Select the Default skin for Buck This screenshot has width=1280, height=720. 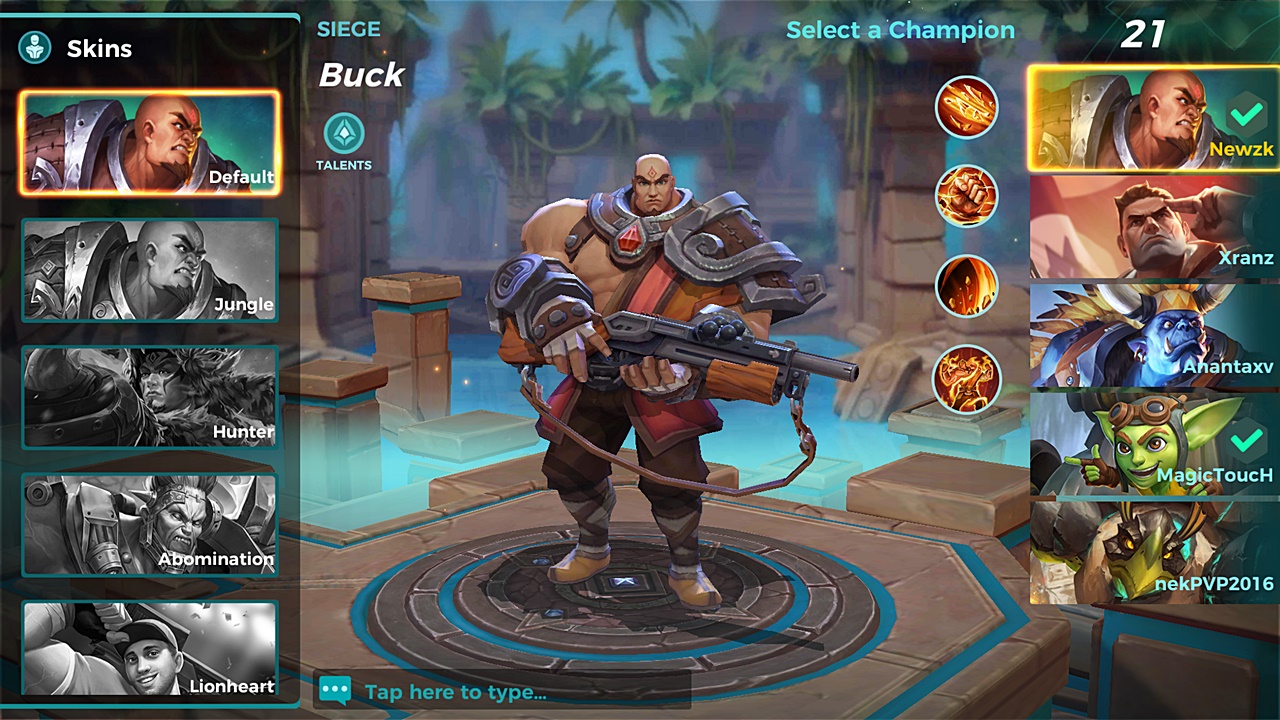click(150, 143)
